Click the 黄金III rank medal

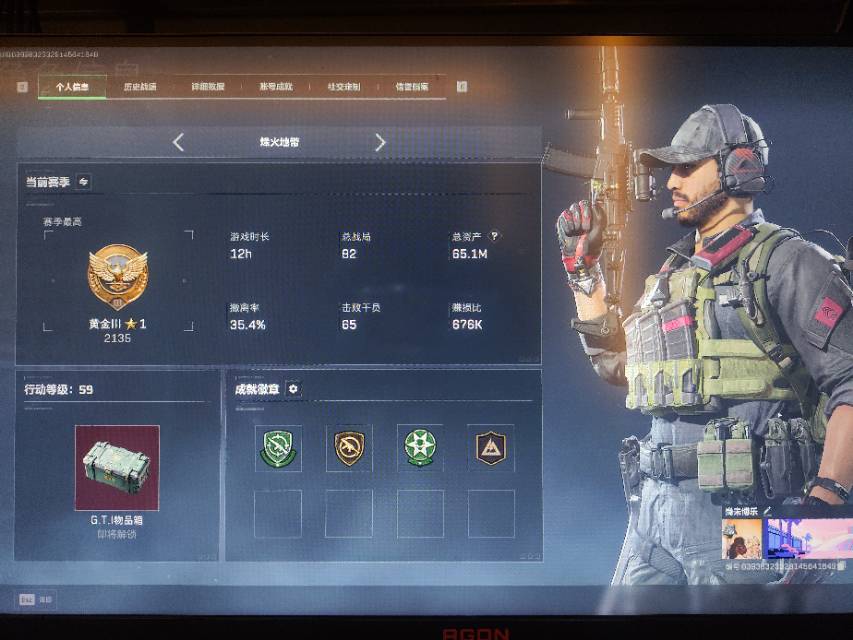coord(117,279)
